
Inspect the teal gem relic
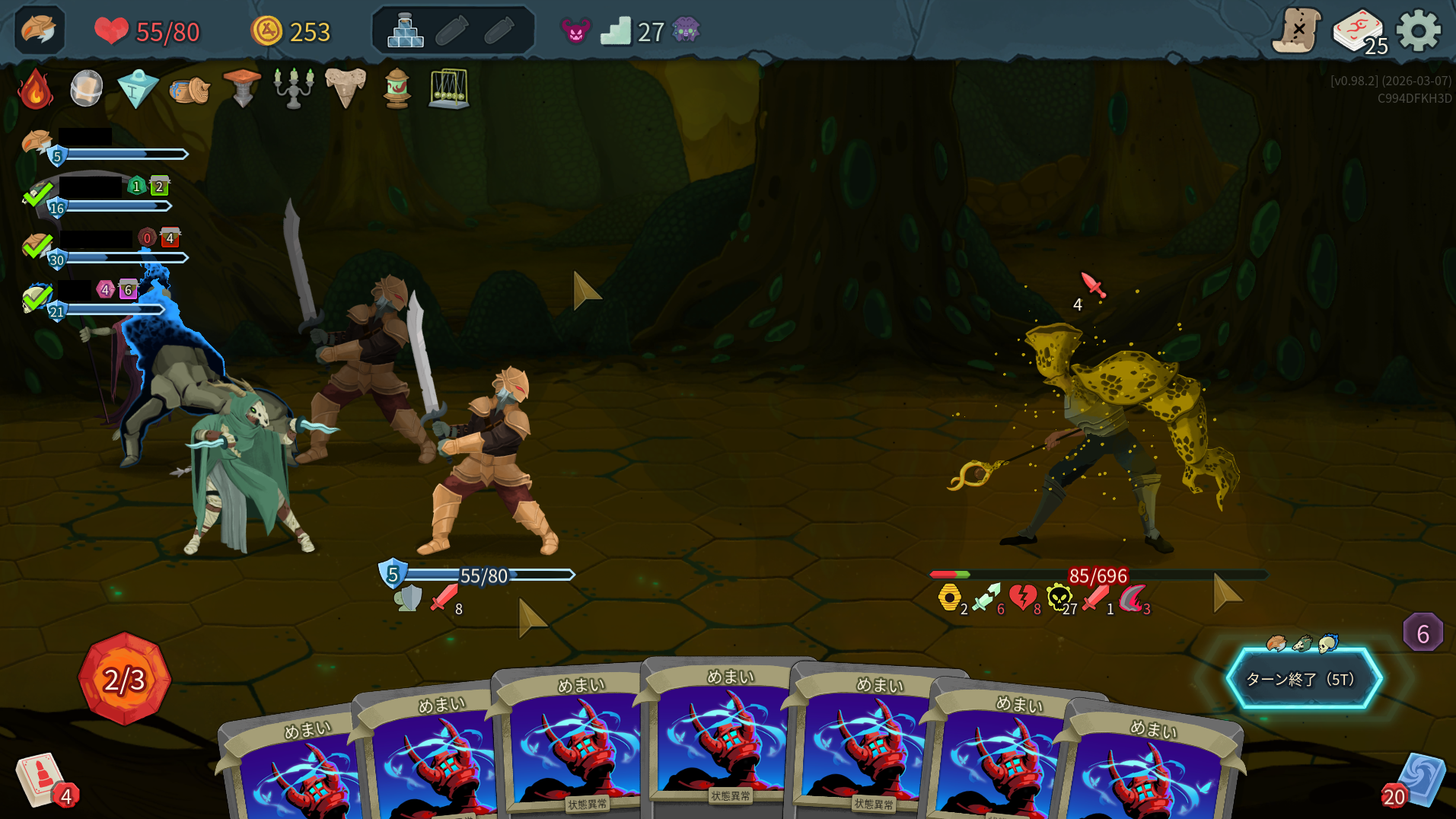coord(138,89)
